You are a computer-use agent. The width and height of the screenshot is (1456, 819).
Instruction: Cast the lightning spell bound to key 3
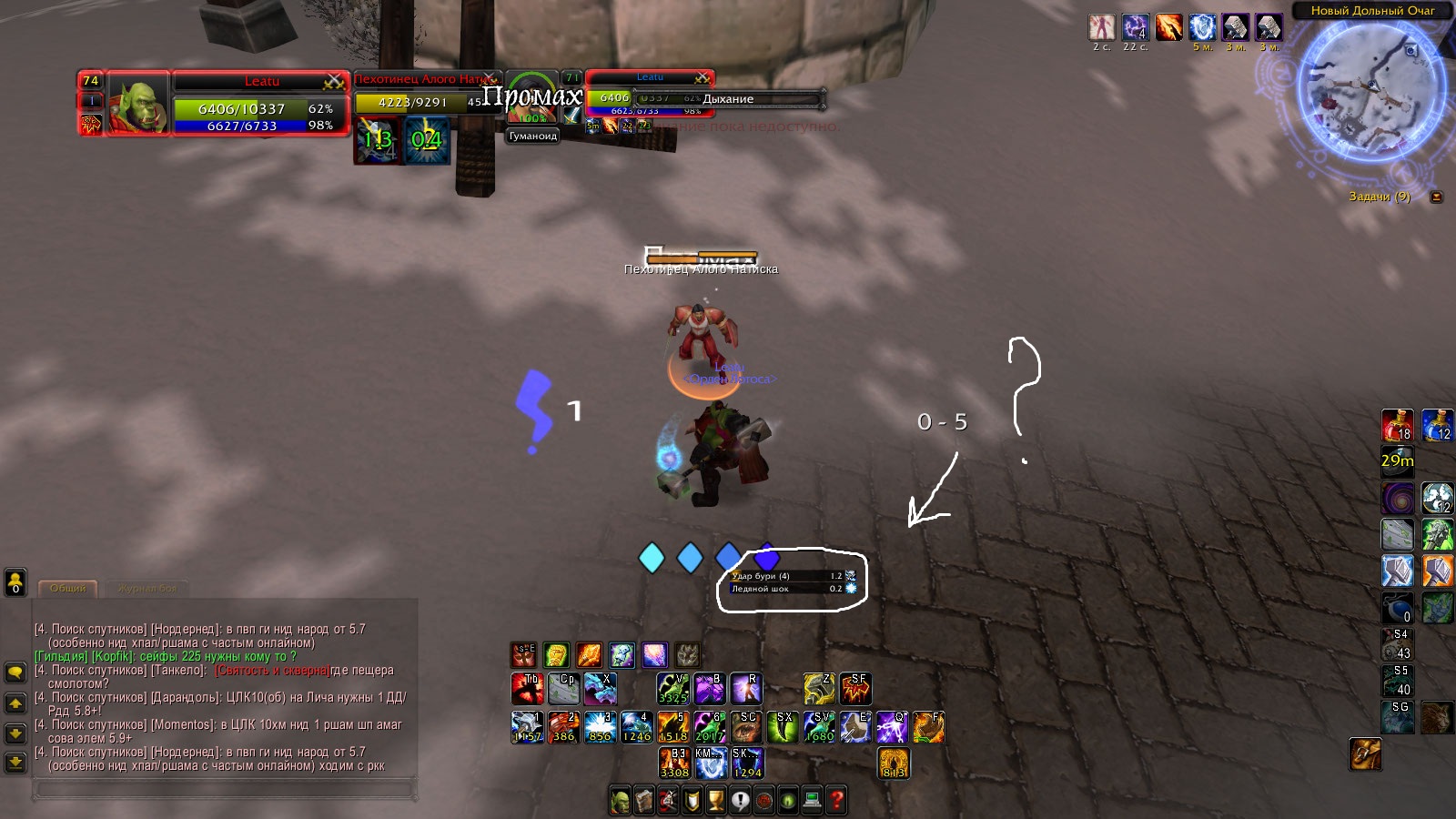click(x=600, y=727)
